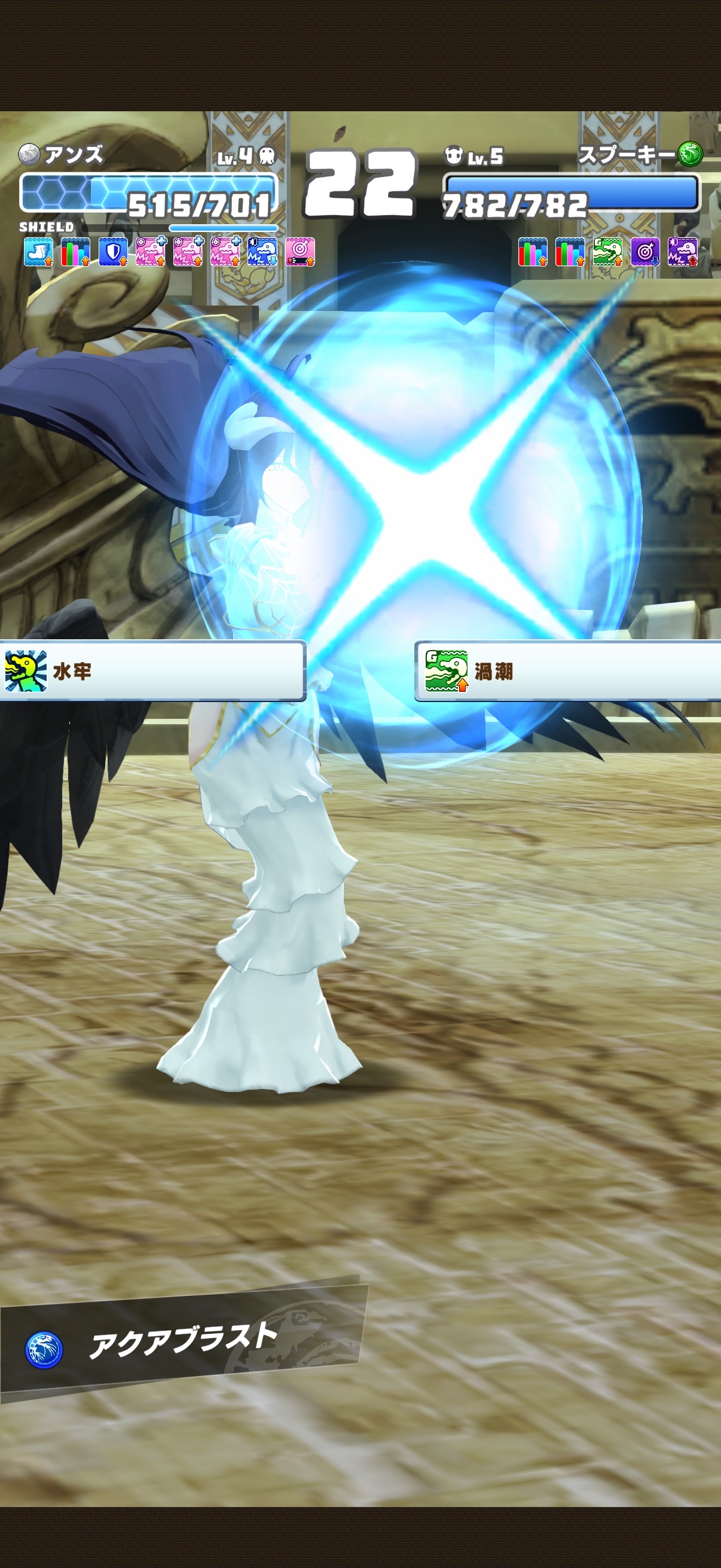Select the 渦潮 skill banner

[567, 671]
